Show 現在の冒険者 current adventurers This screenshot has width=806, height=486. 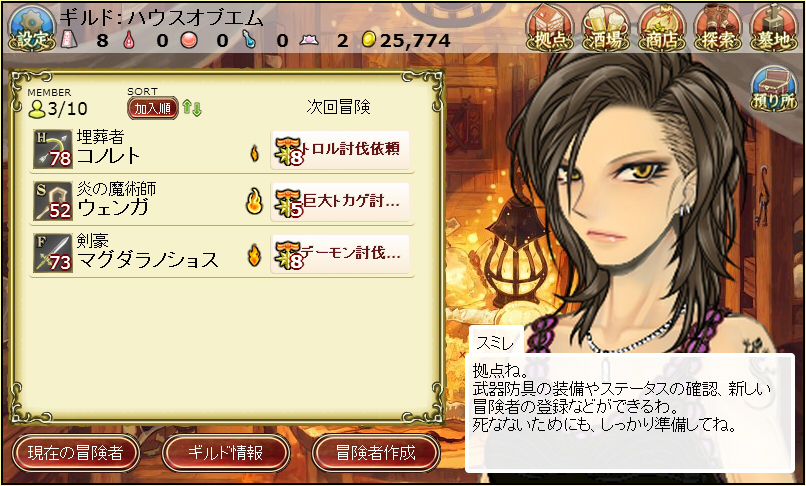(75, 453)
